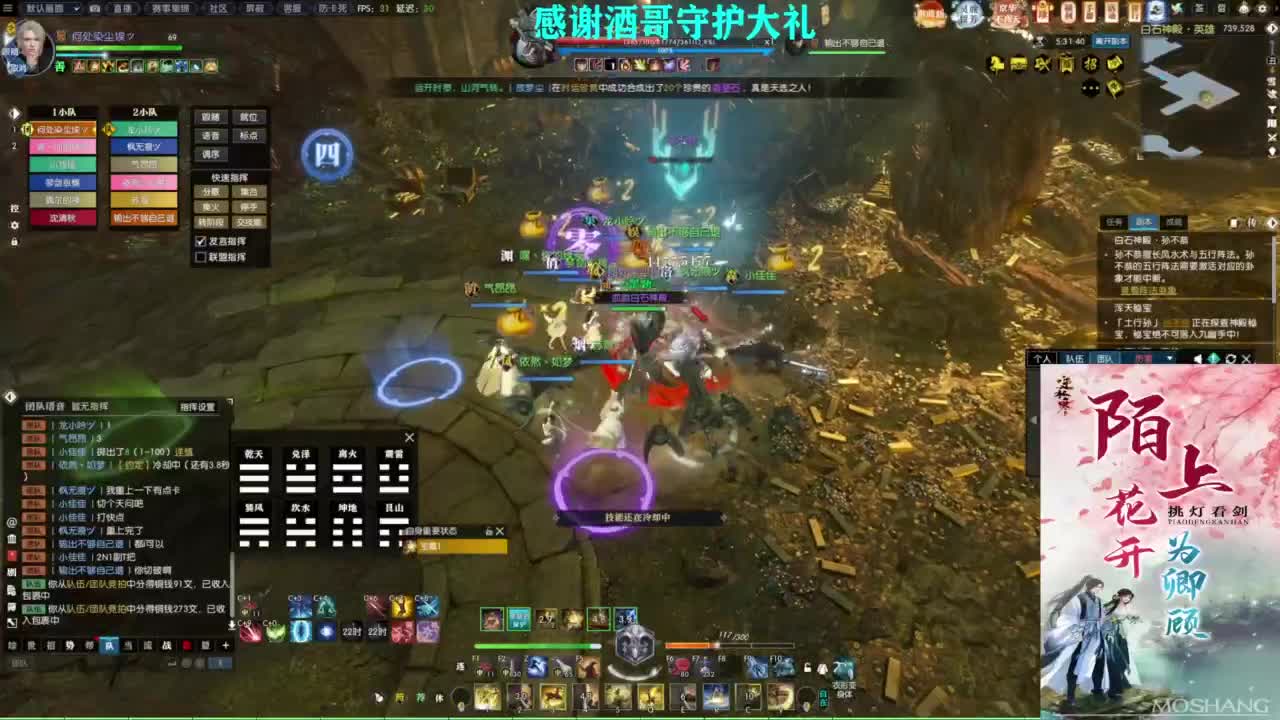This screenshot has width=1280, height=720.
Task: Select the 坎水 trigram icon
Action: pyautogui.click(x=300, y=524)
